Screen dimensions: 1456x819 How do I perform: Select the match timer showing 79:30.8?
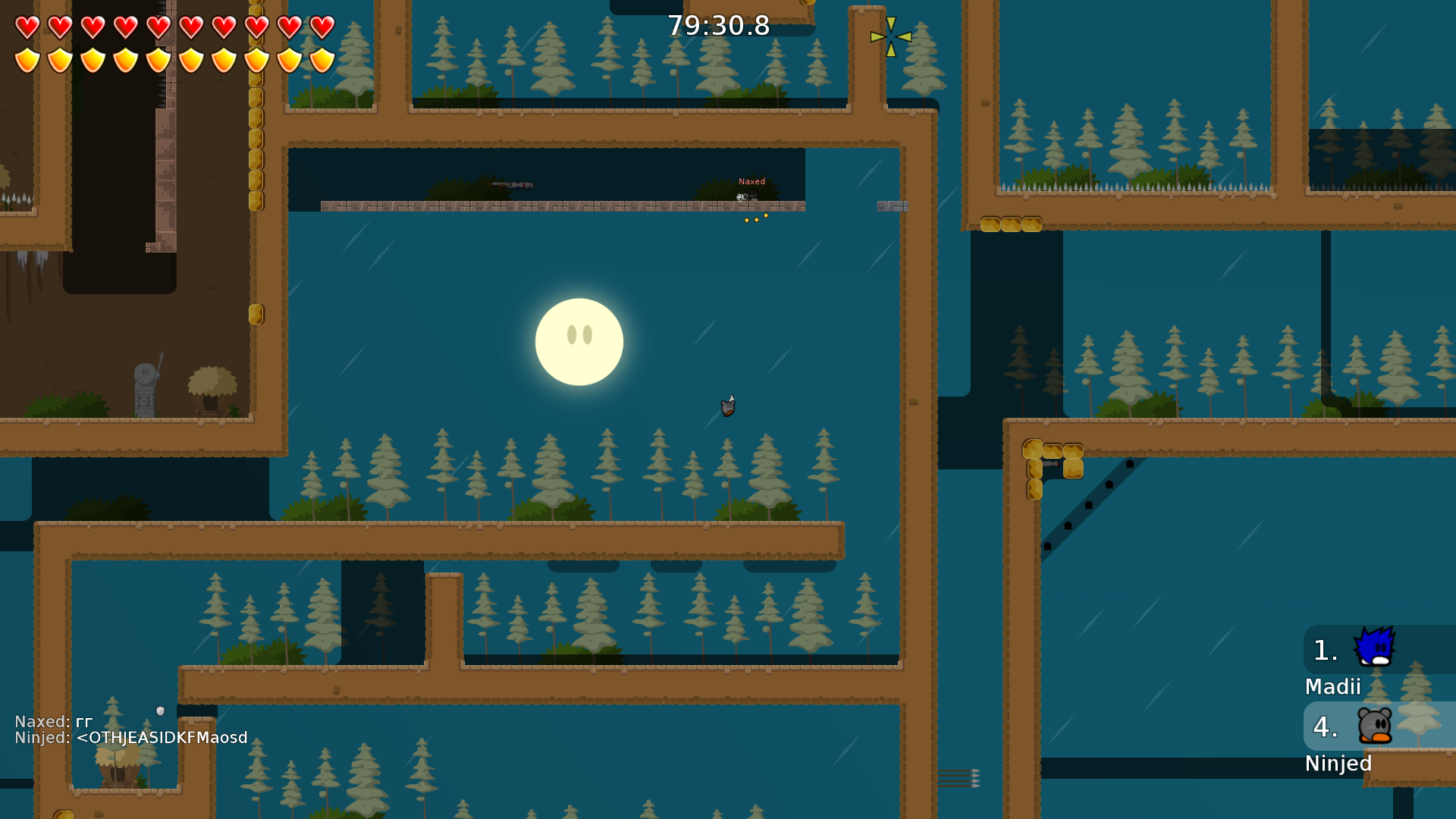(717, 26)
